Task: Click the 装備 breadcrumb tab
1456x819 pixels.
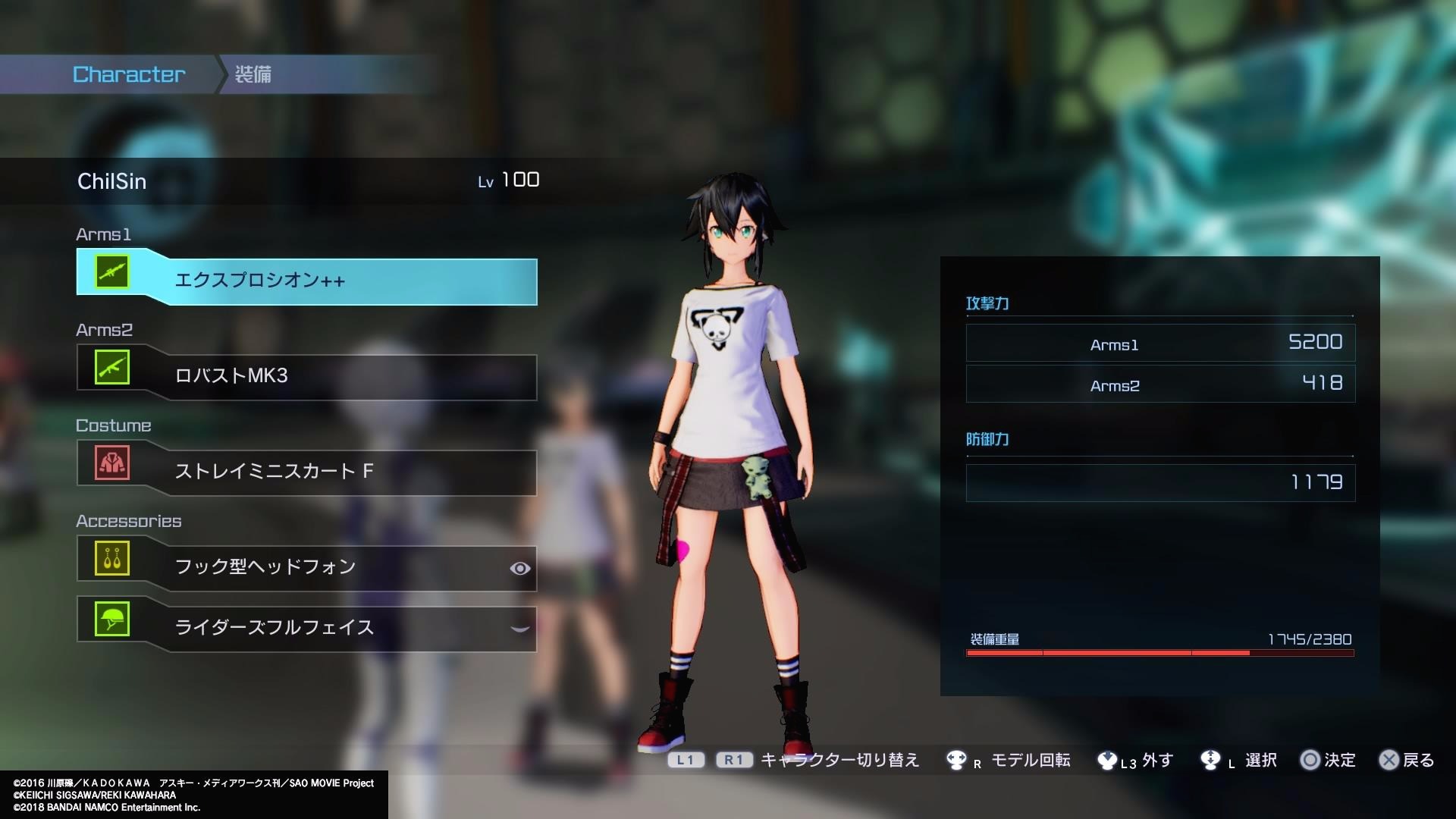Action: coord(253,74)
